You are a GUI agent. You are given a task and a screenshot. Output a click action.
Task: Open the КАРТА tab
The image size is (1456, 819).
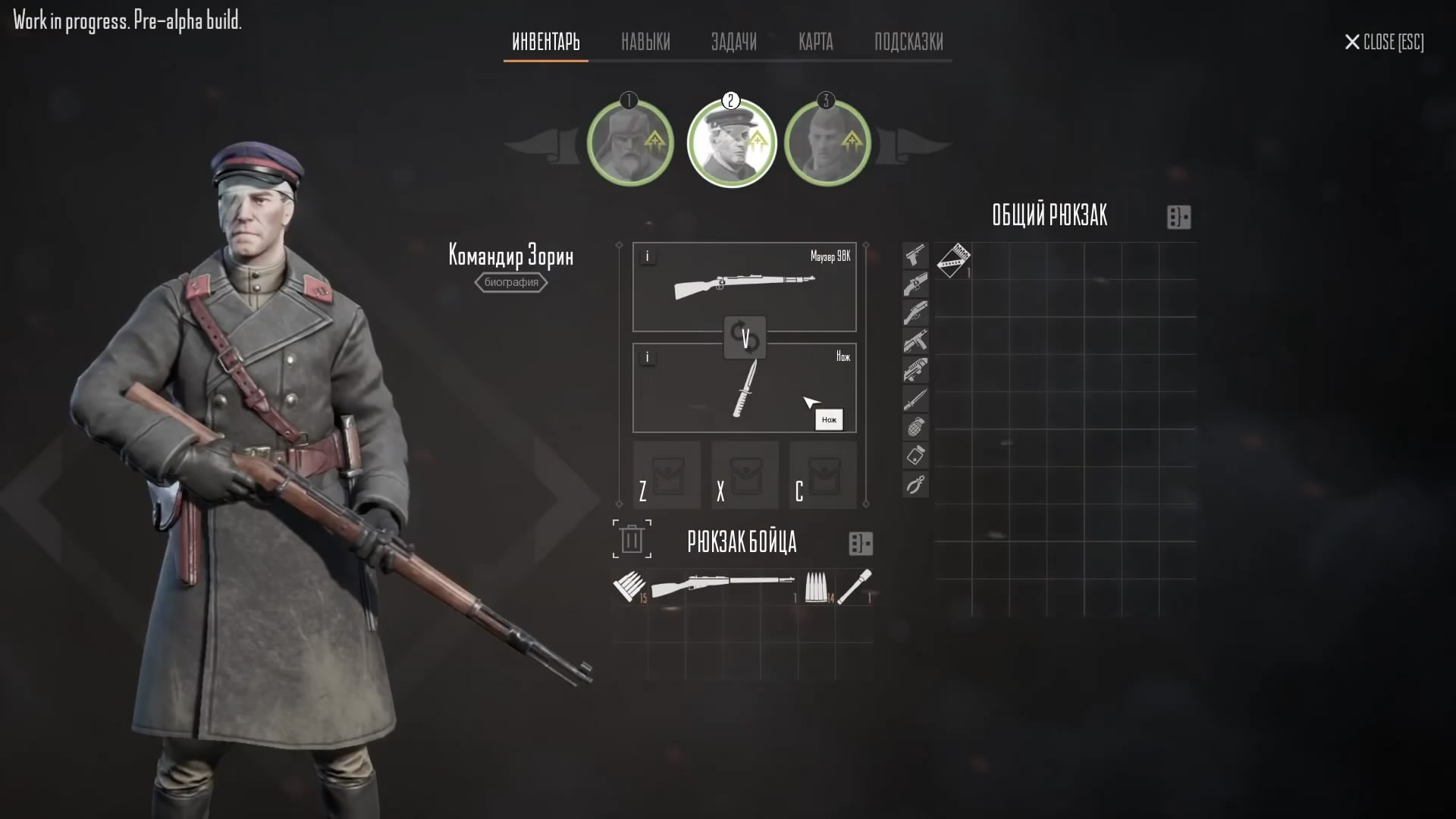(815, 42)
